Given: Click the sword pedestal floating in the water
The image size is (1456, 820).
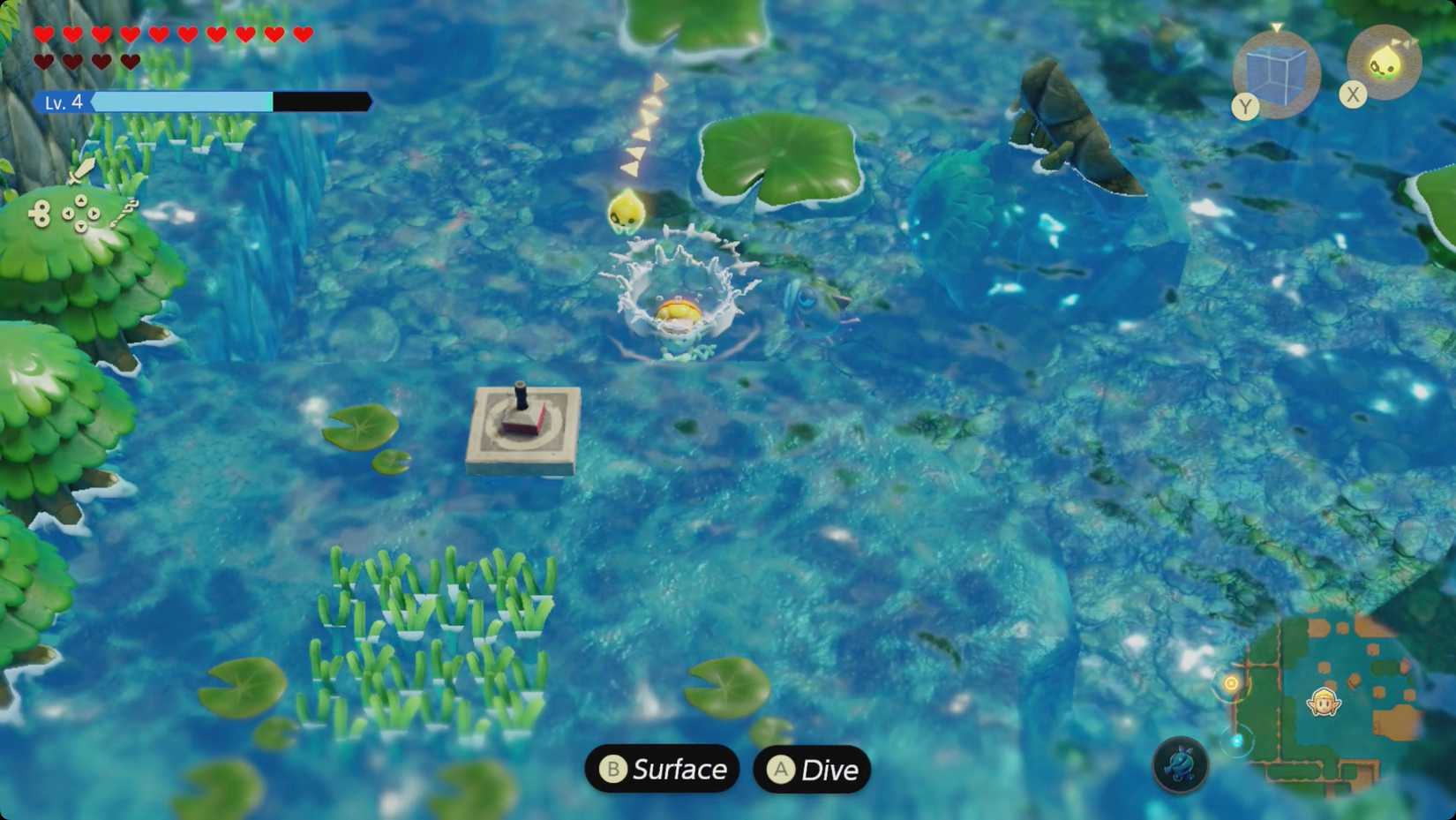Looking at the screenshot, I should tap(520, 424).
